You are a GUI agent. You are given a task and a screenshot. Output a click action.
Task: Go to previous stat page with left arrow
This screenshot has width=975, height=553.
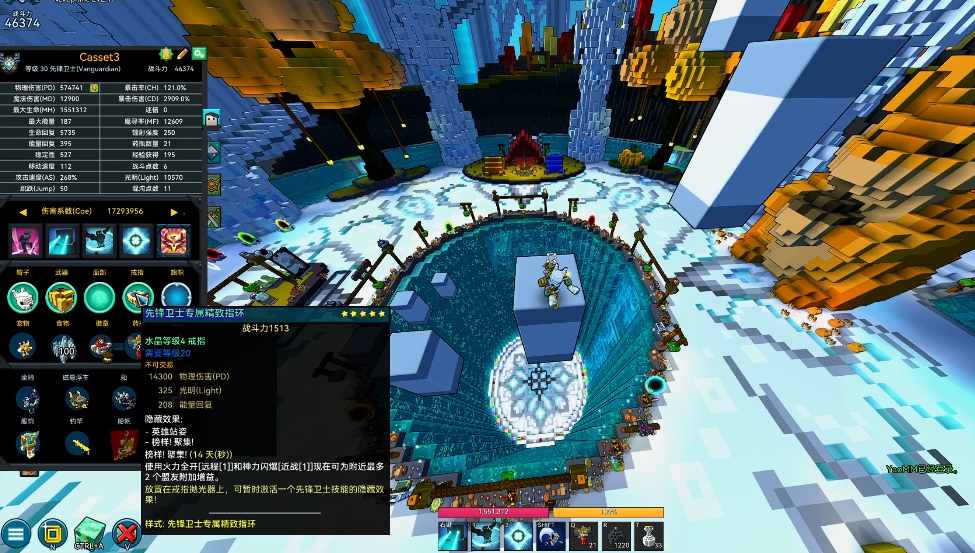[22, 212]
